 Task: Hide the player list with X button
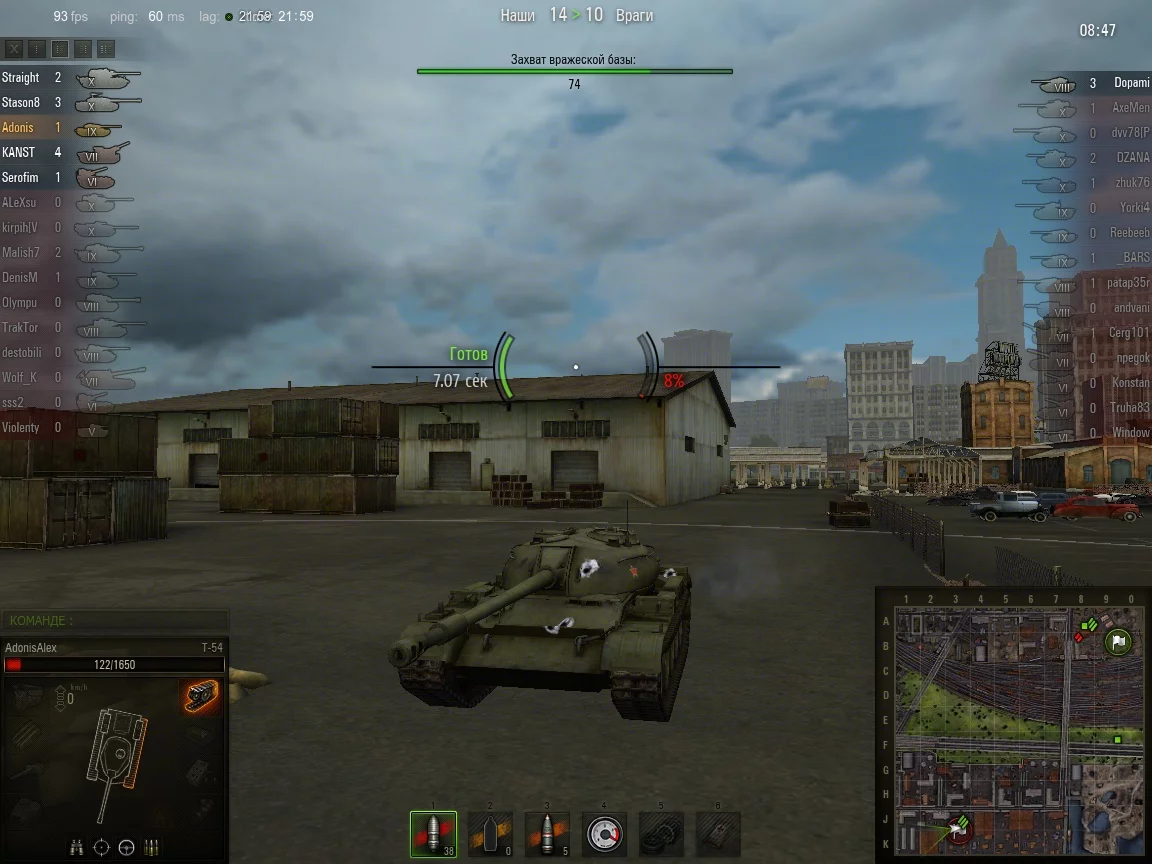click(x=14, y=48)
